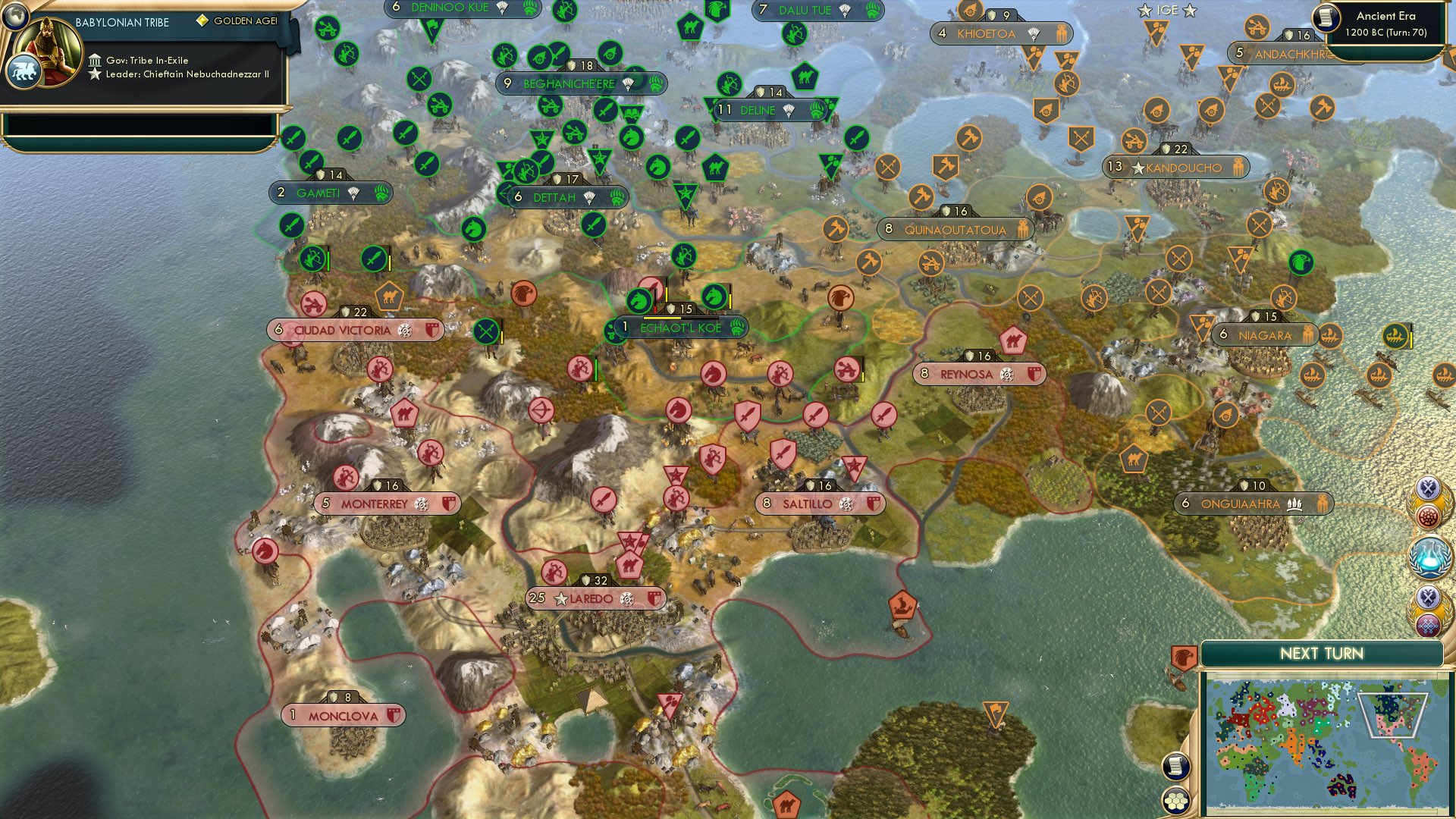Click the Reynosa city banner
The height and width of the screenshot is (819, 1456).
[x=978, y=374]
